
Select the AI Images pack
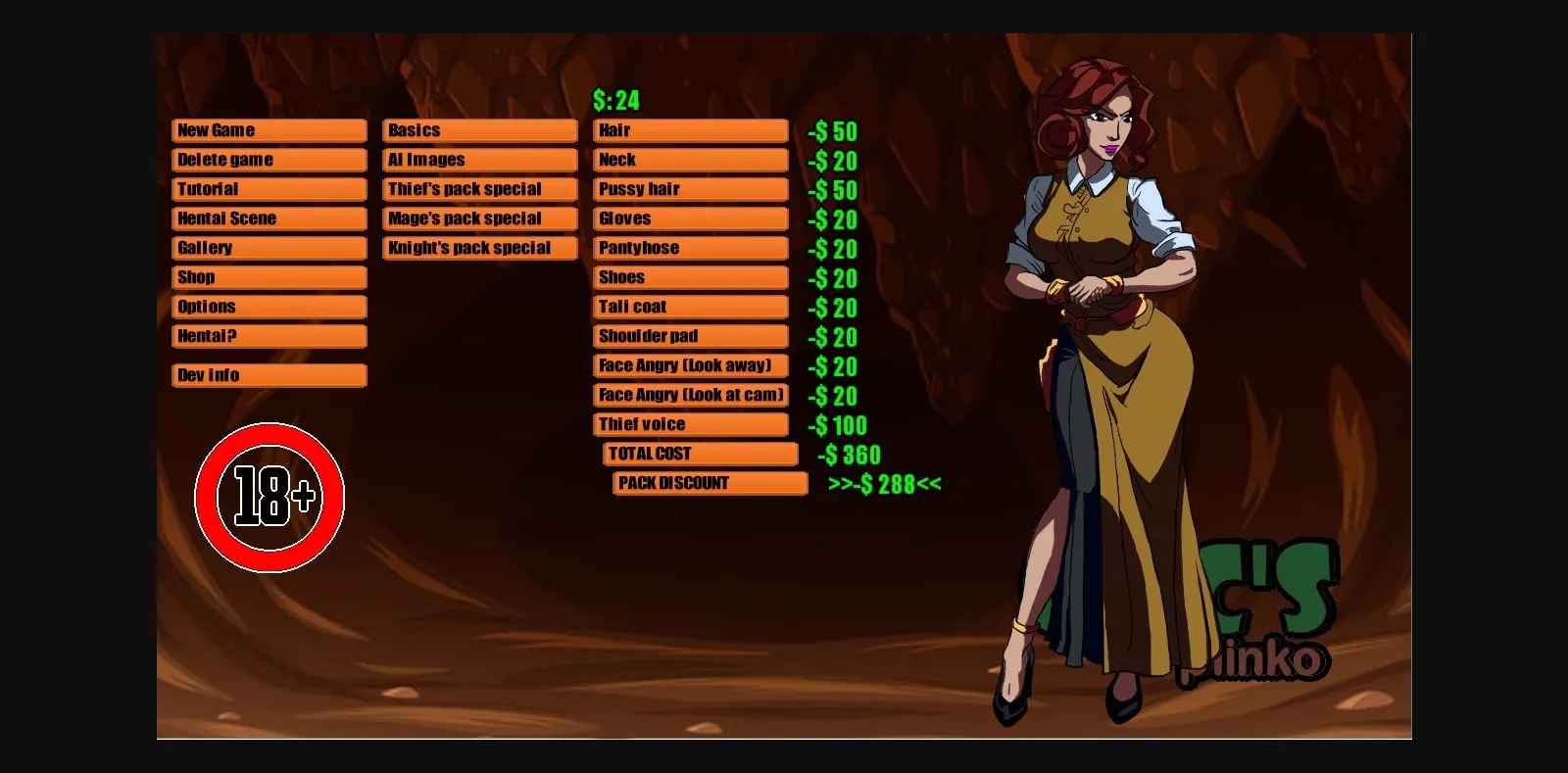(478, 159)
